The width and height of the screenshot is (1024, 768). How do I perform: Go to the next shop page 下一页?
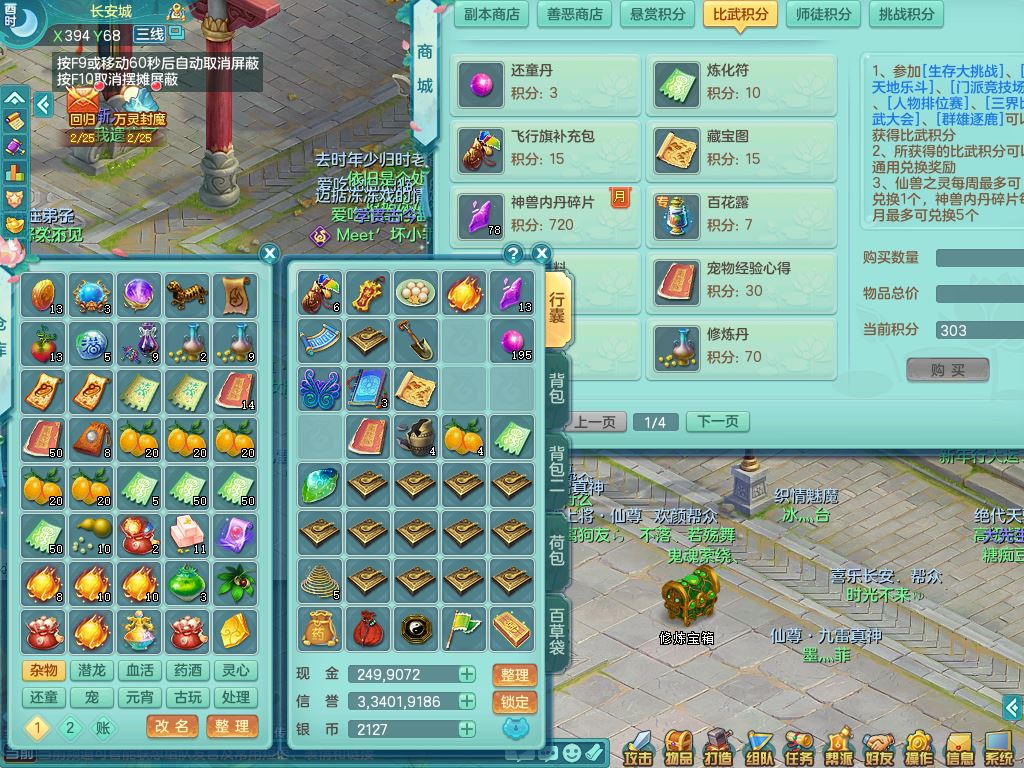[x=717, y=421]
